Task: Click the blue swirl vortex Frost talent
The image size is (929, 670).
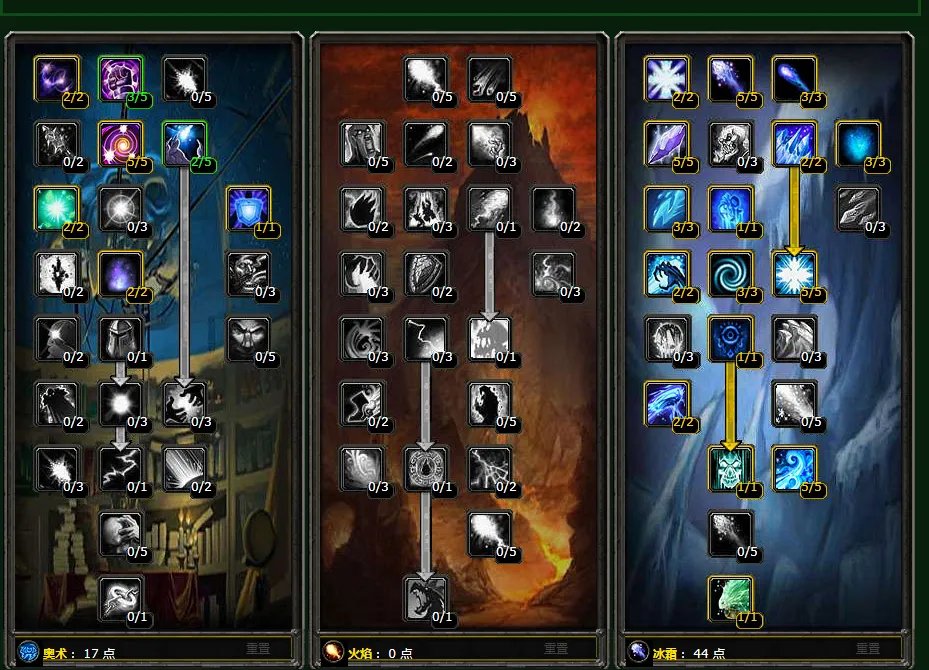Action: 730,273
